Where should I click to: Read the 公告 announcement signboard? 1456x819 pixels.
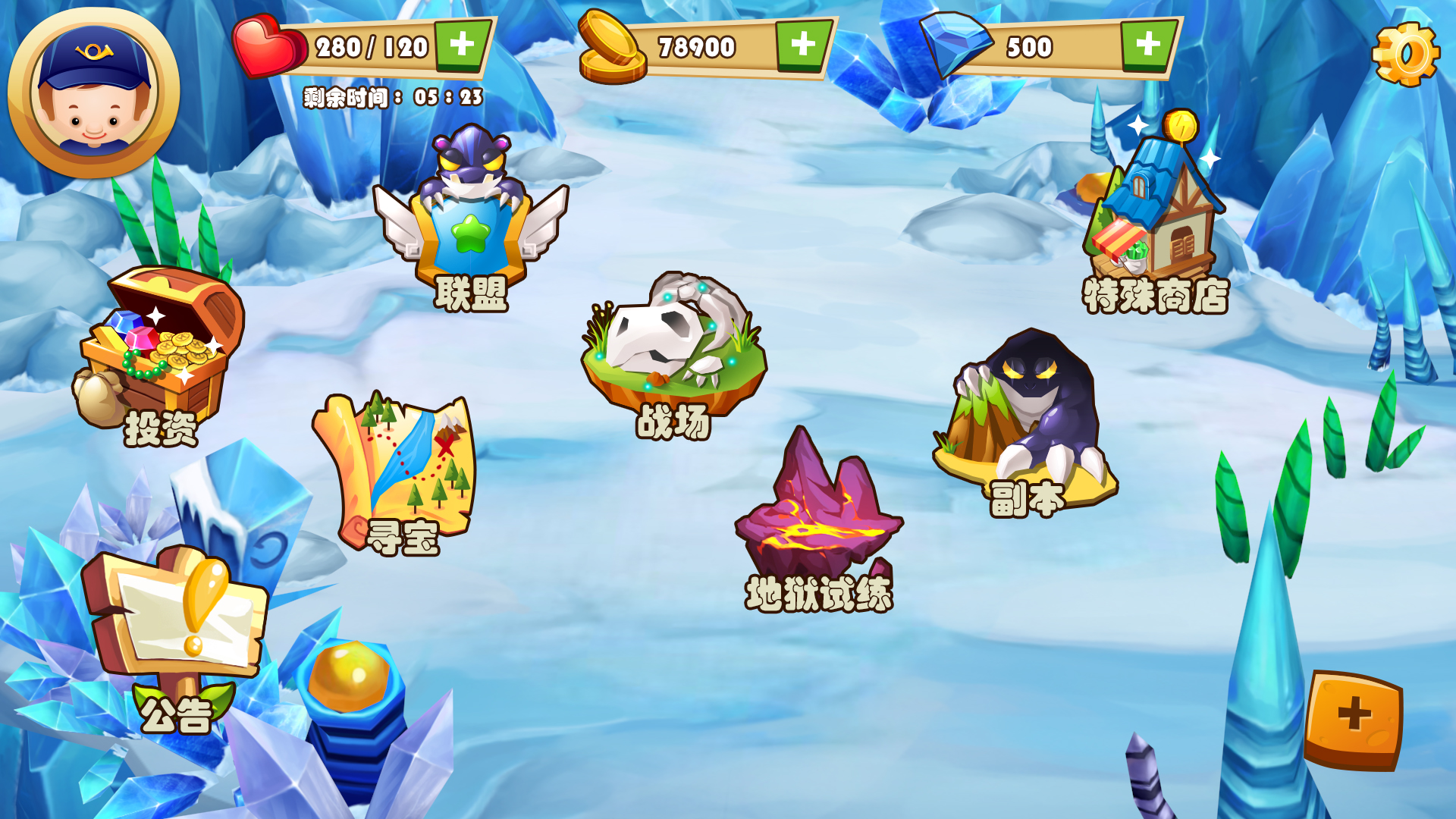pyautogui.click(x=178, y=629)
